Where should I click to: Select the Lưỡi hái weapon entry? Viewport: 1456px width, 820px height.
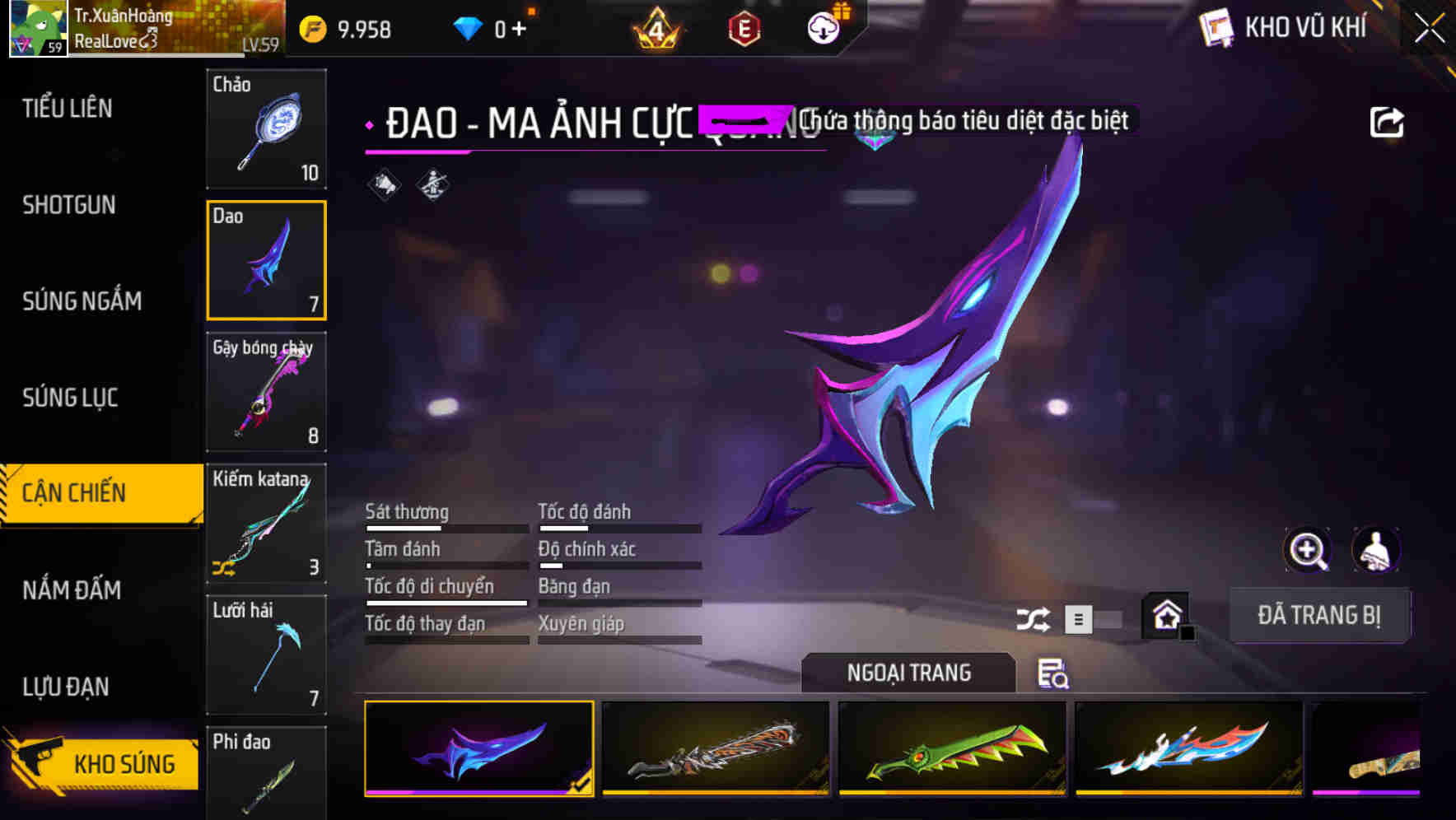point(266,655)
